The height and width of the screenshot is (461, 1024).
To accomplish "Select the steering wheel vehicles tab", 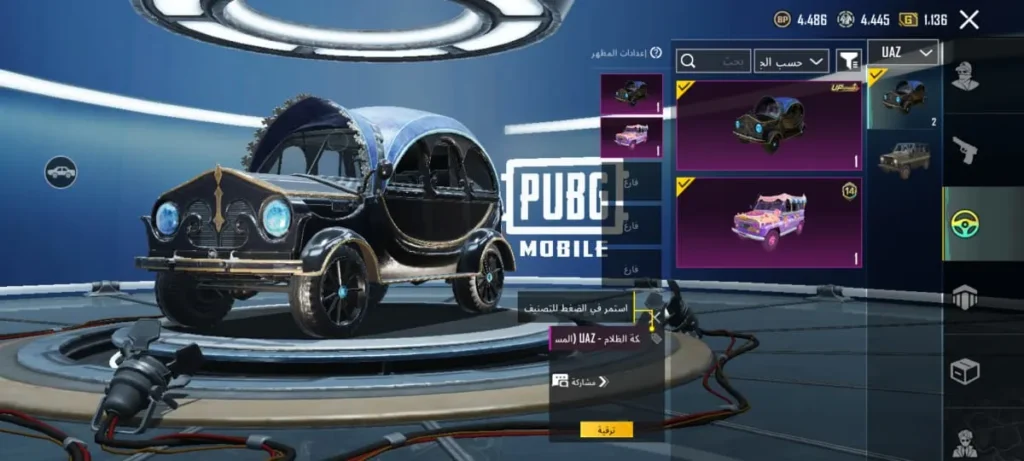I will (x=965, y=224).
